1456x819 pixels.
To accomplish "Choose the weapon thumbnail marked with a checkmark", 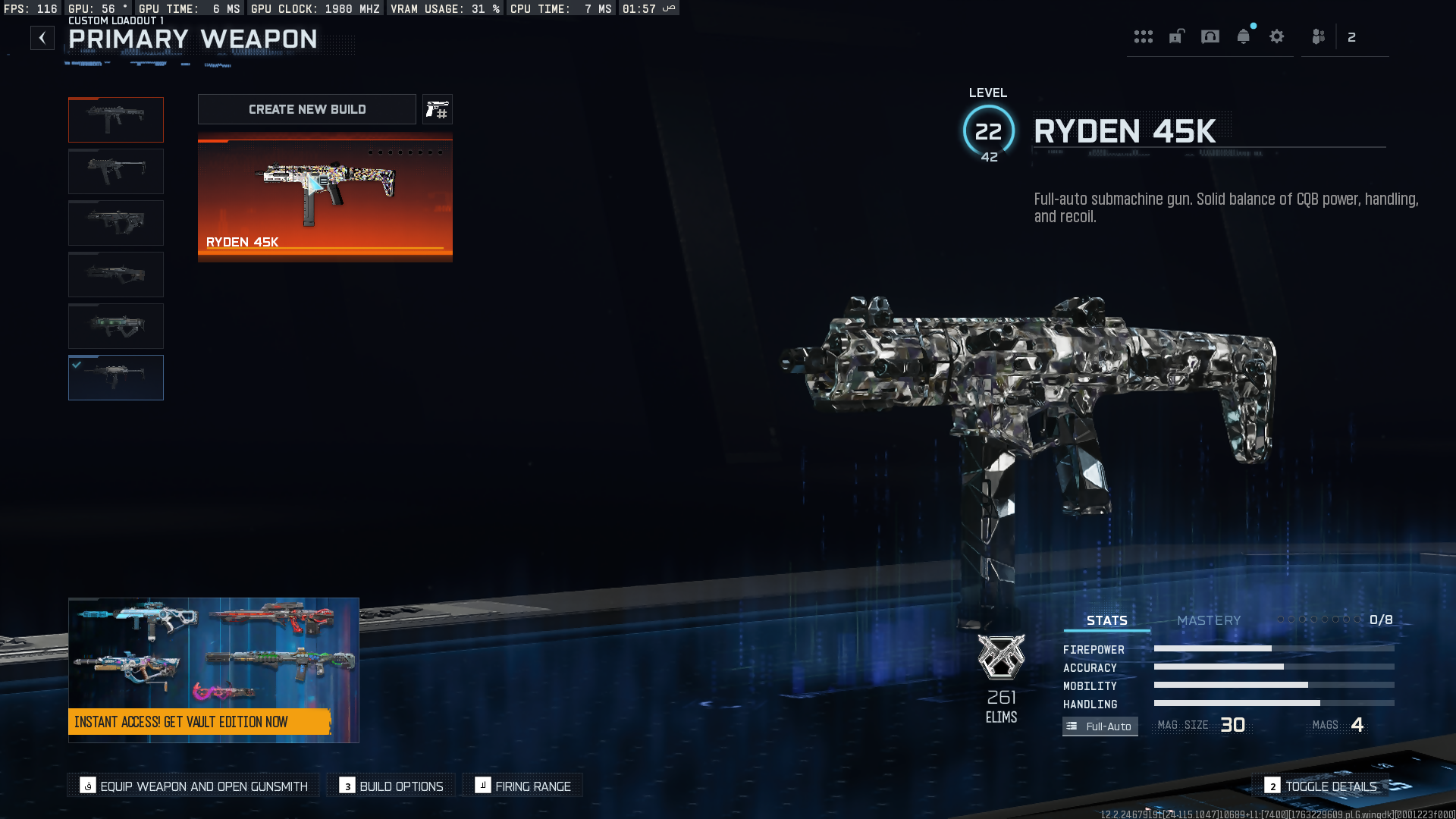I will pyautogui.click(x=116, y=378).
